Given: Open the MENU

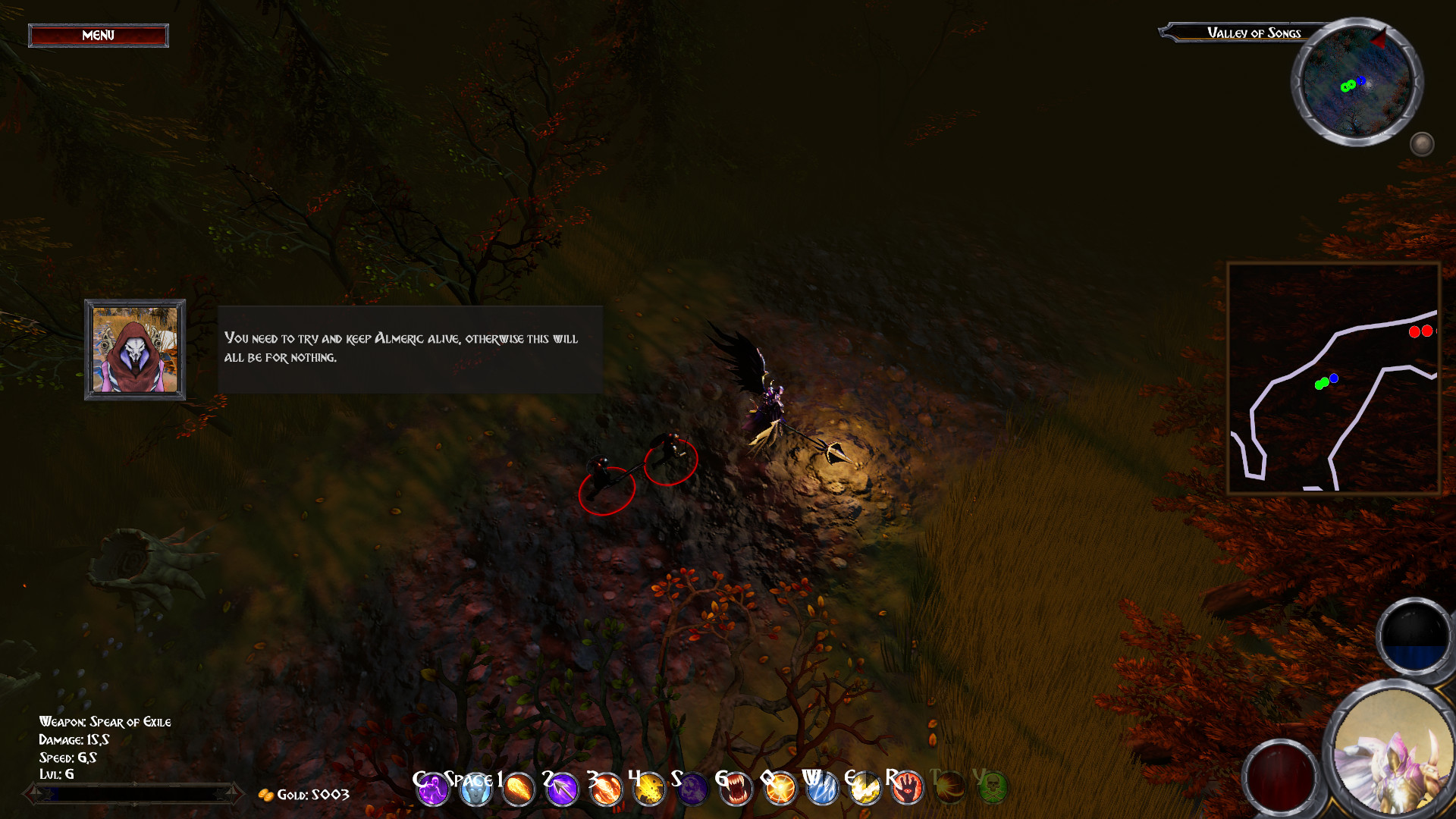Looking at the screenshot, I should click(x=98, y=35).
